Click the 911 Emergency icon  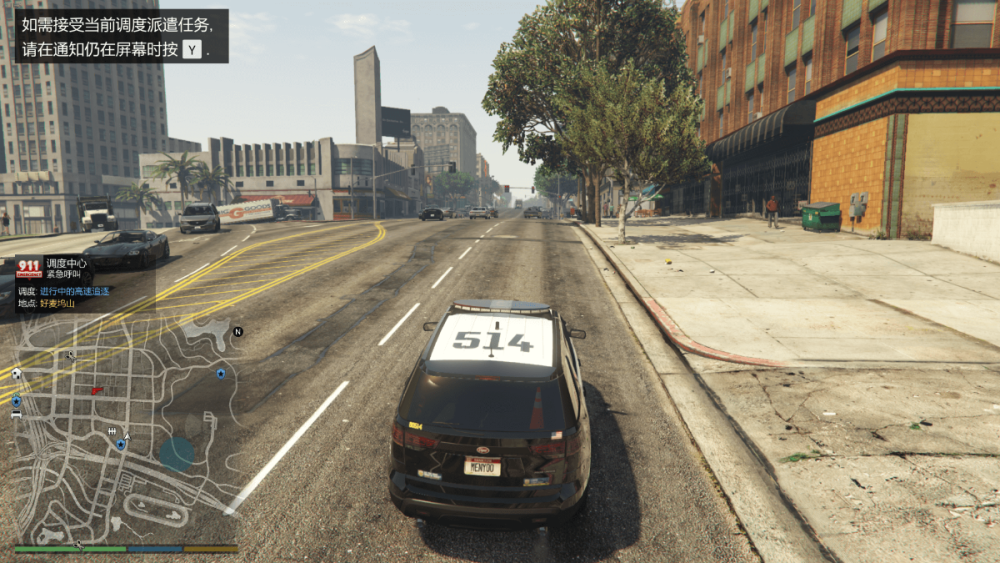[29, 267]
